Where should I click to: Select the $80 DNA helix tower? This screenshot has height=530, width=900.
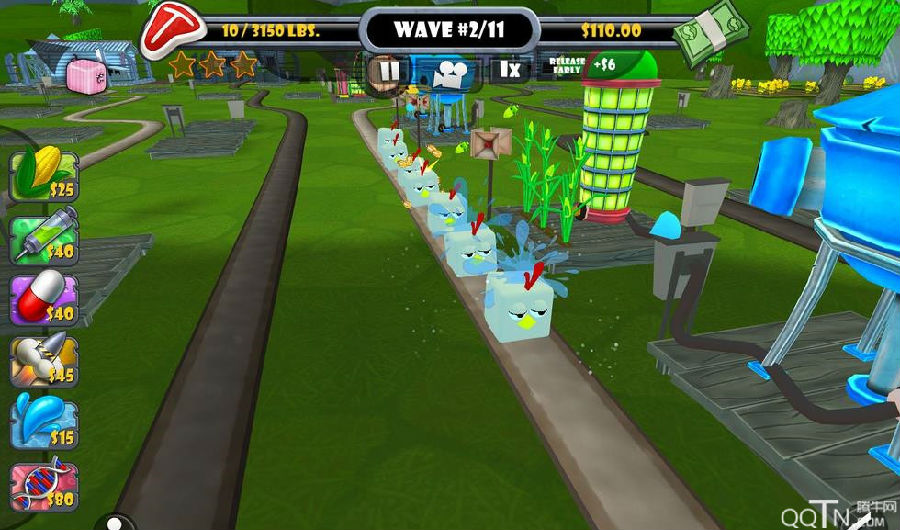click(x=43, y=485)
